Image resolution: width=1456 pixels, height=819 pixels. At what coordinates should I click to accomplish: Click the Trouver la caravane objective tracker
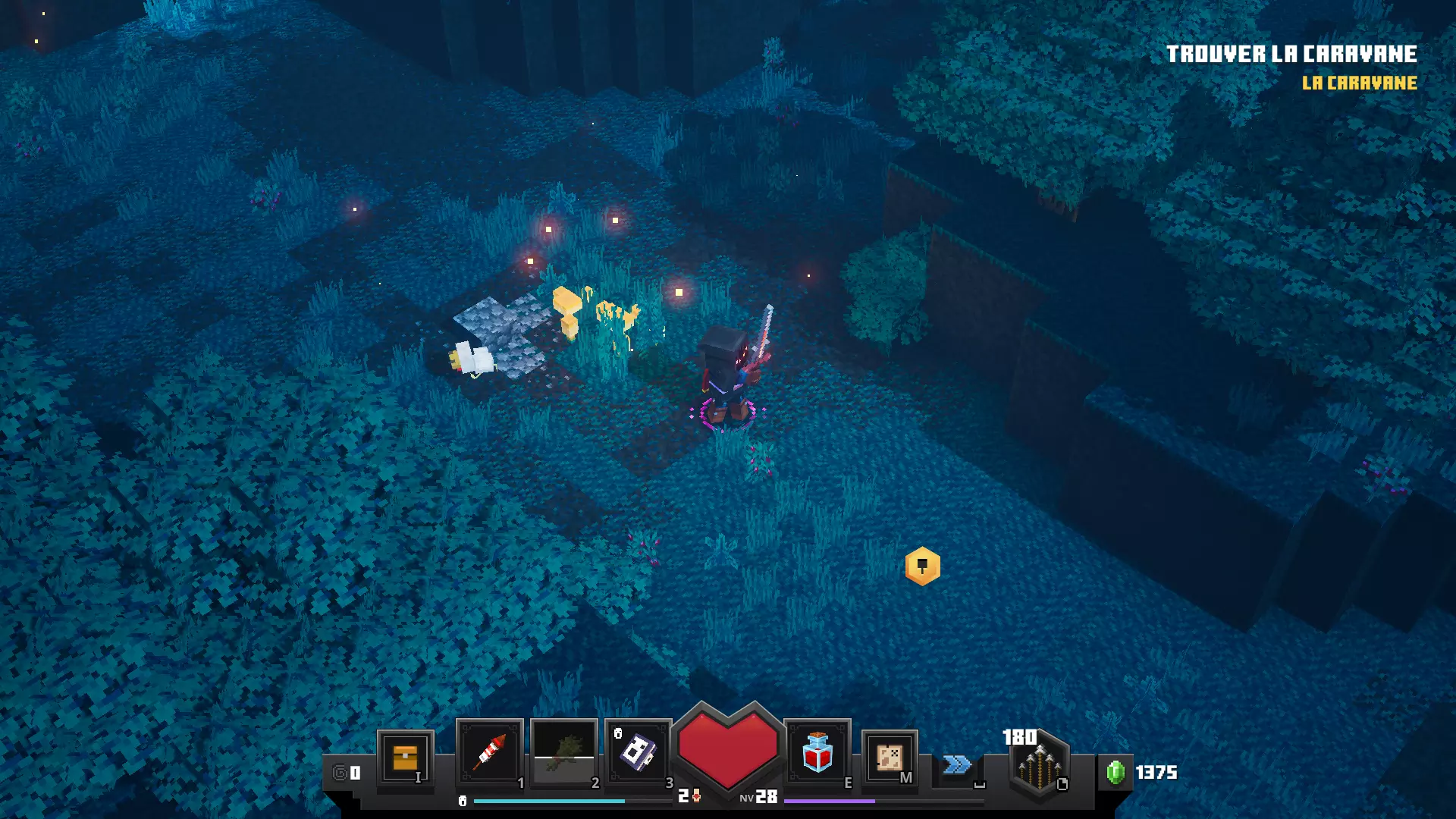[1291, 55]
